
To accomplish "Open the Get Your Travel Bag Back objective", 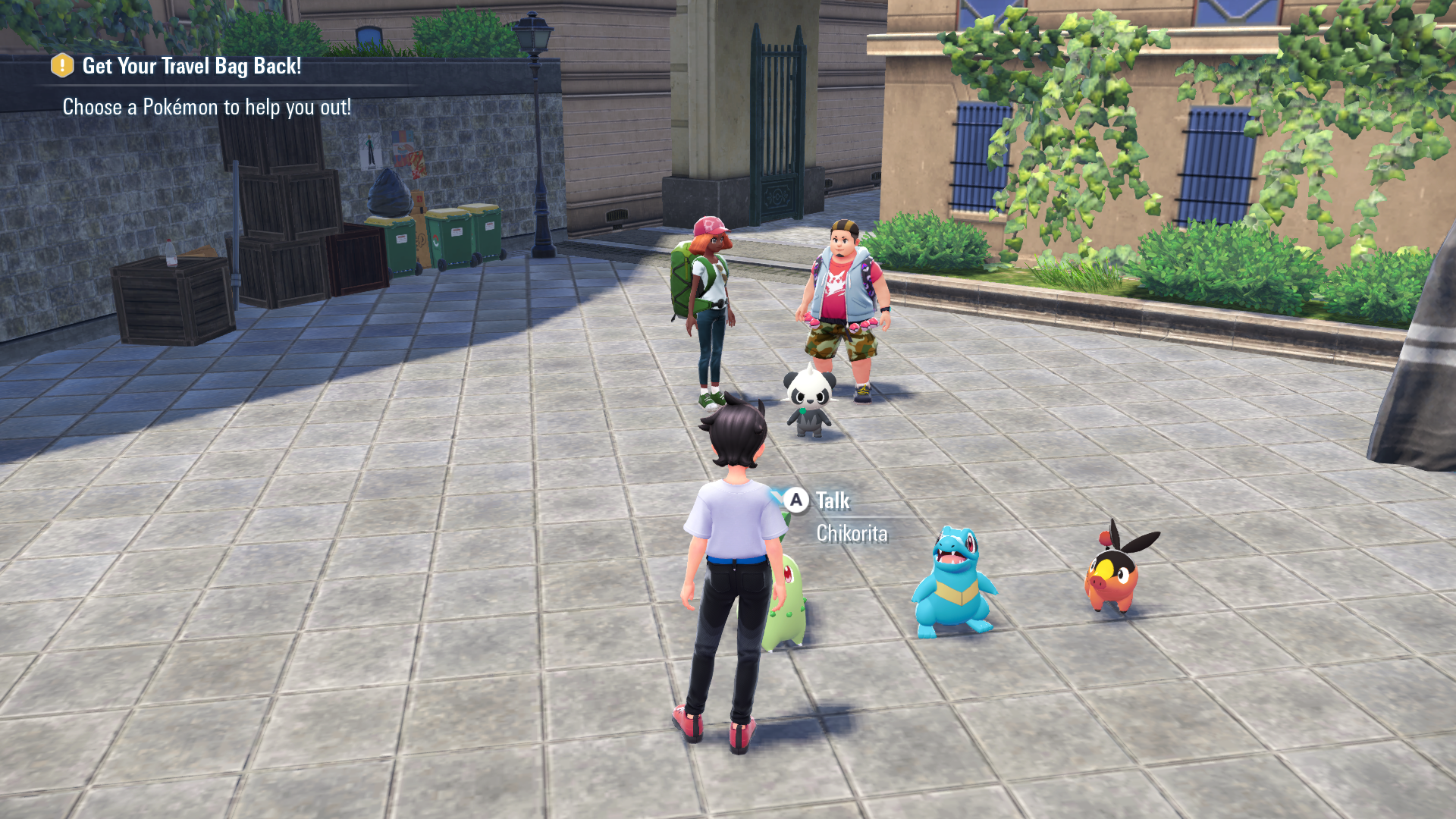I will (x=191, y=67).
